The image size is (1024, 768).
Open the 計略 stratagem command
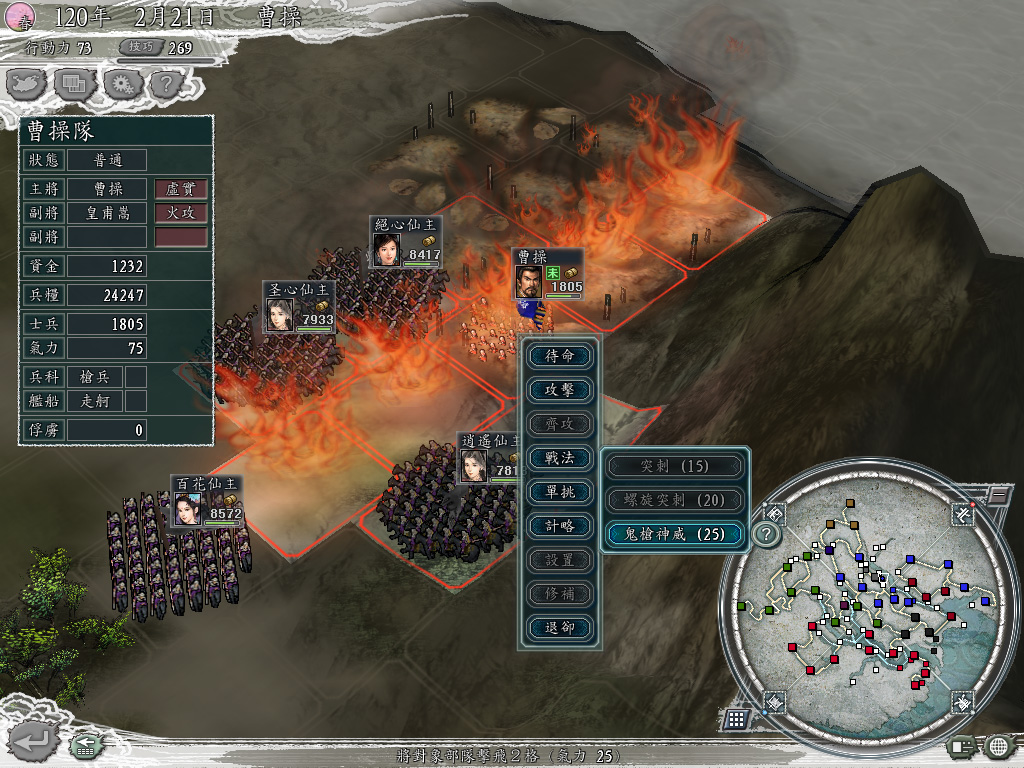coord(560,526)
